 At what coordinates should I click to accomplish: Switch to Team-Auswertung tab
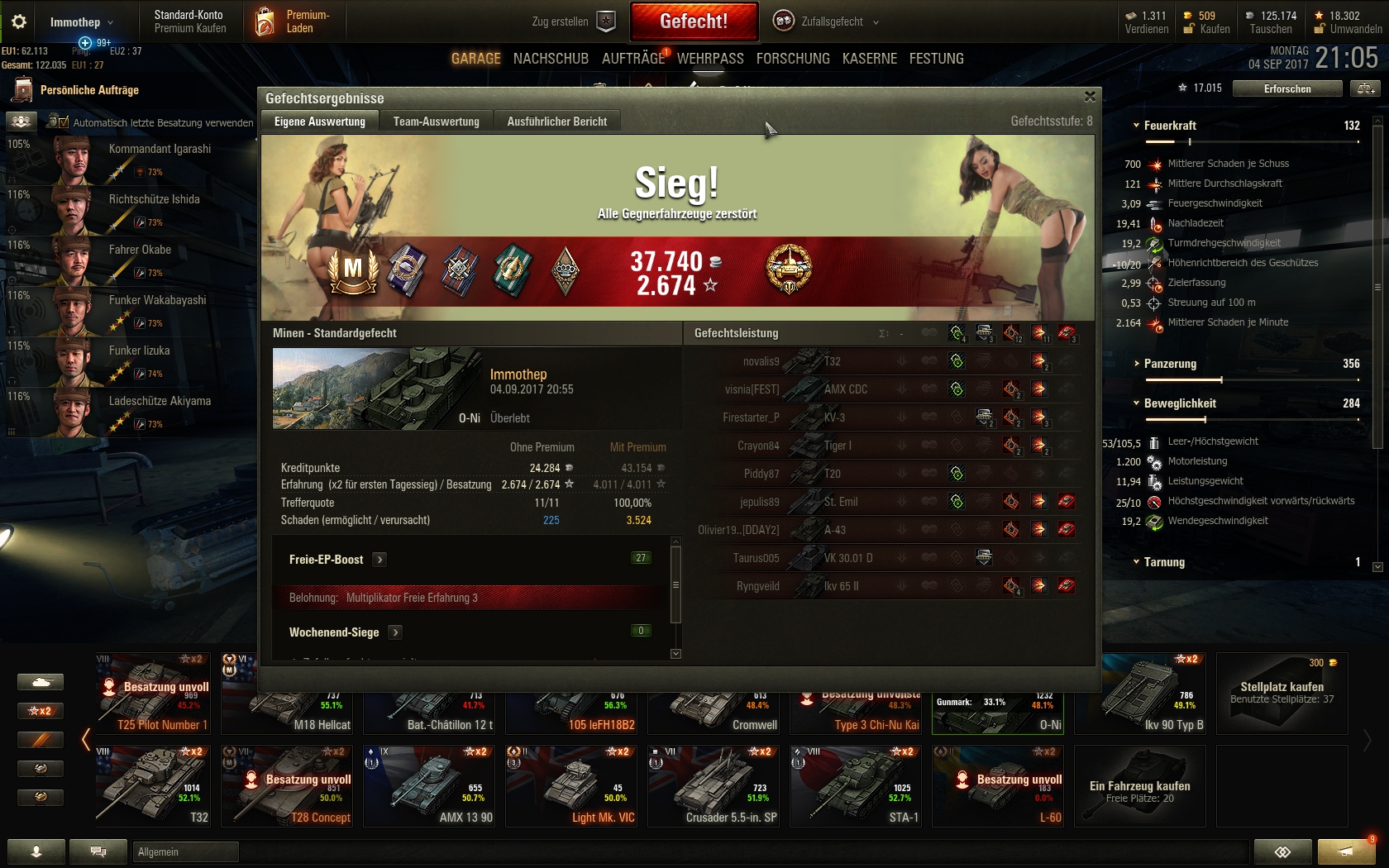436,122
